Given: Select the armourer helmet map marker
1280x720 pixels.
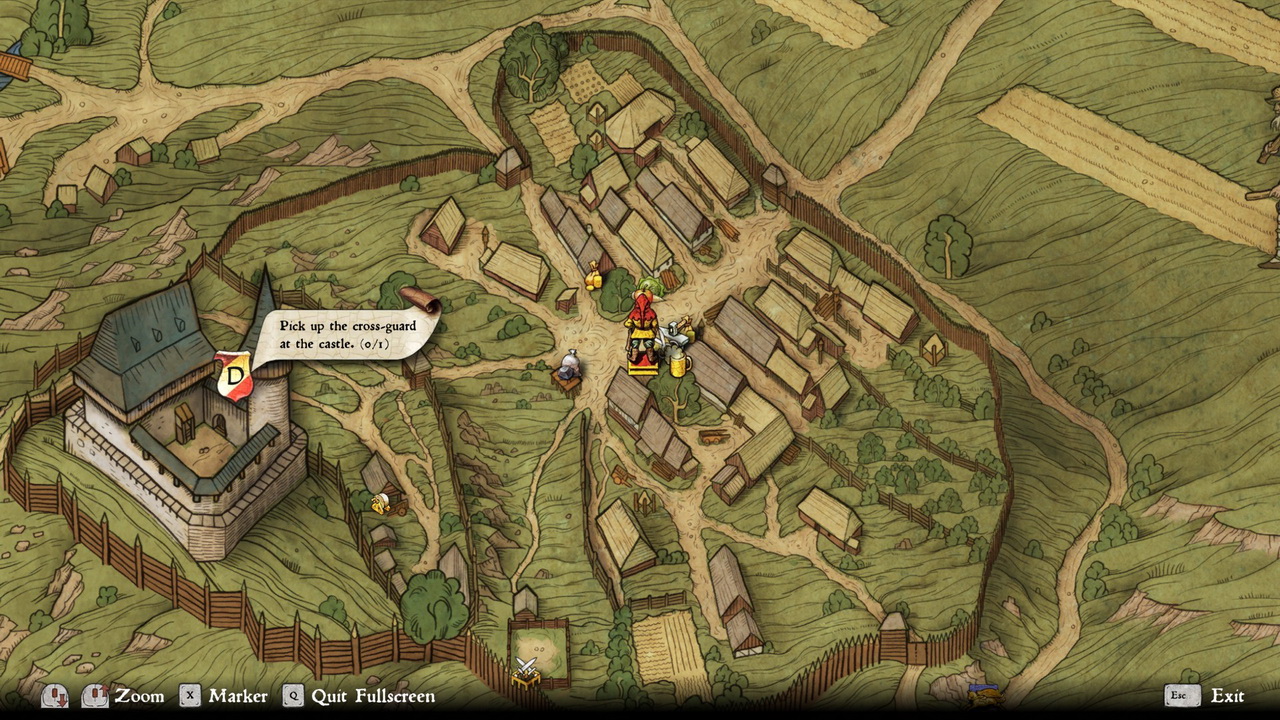Looking at the screenshot, I should 570,366.
